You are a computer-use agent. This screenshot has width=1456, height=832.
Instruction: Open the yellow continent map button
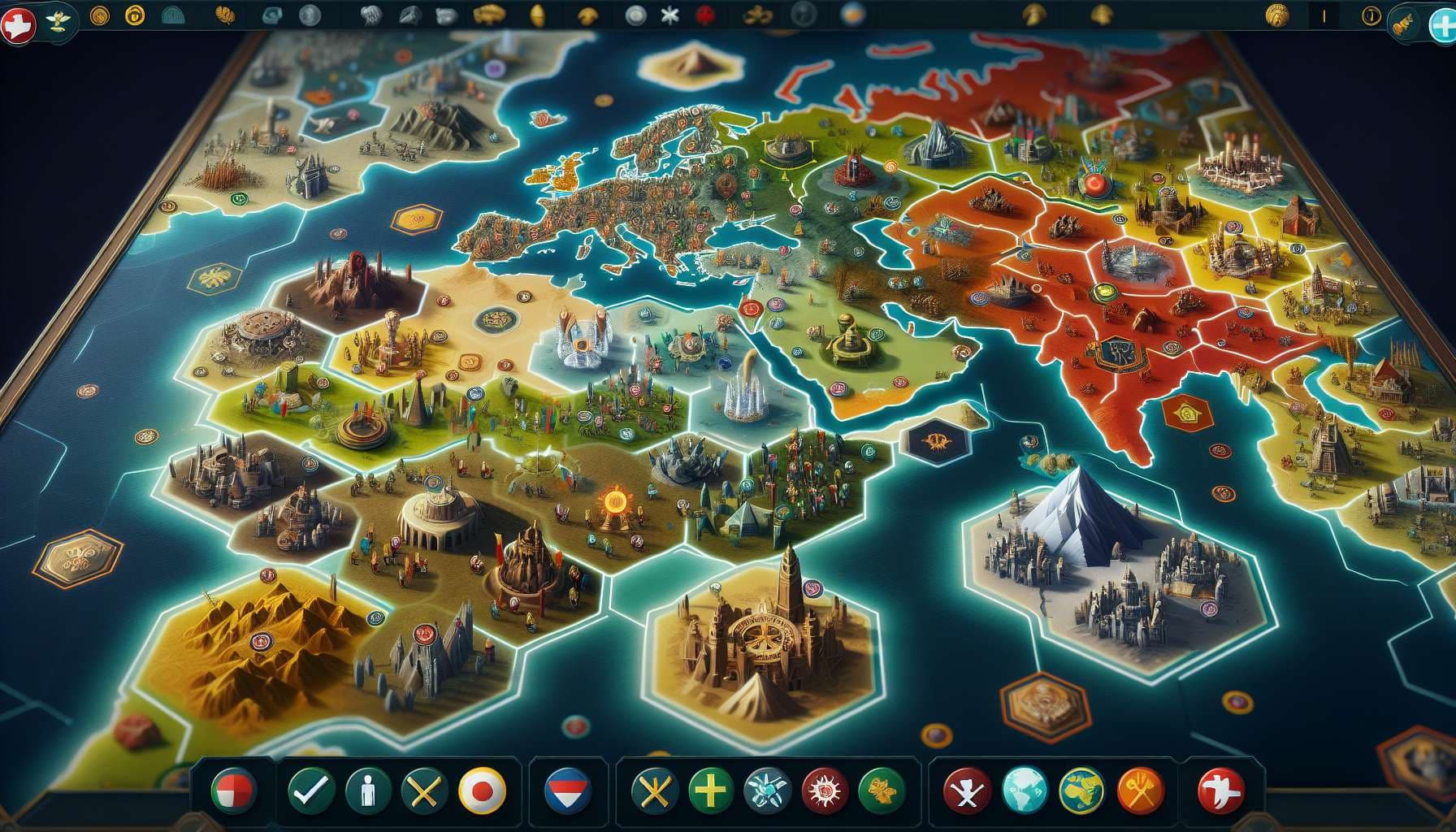point(1081,789)
